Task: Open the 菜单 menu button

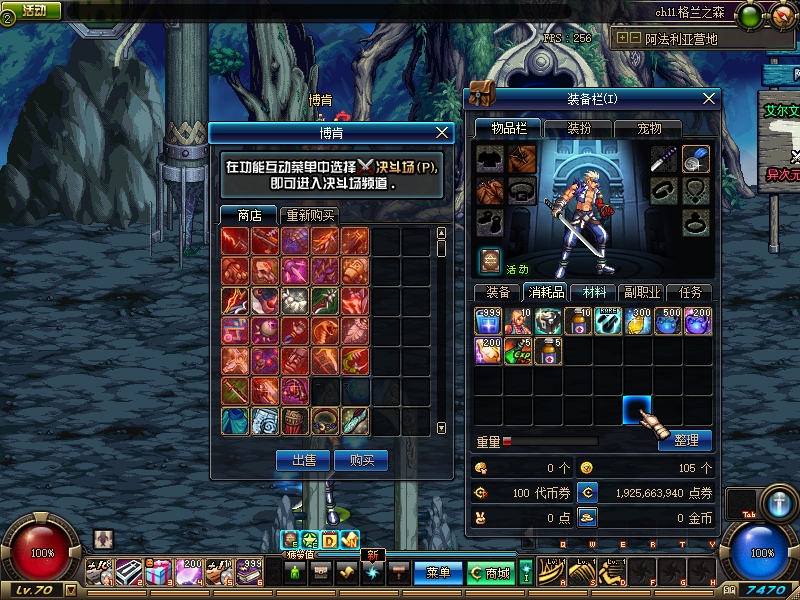Action: click(438, 572)
